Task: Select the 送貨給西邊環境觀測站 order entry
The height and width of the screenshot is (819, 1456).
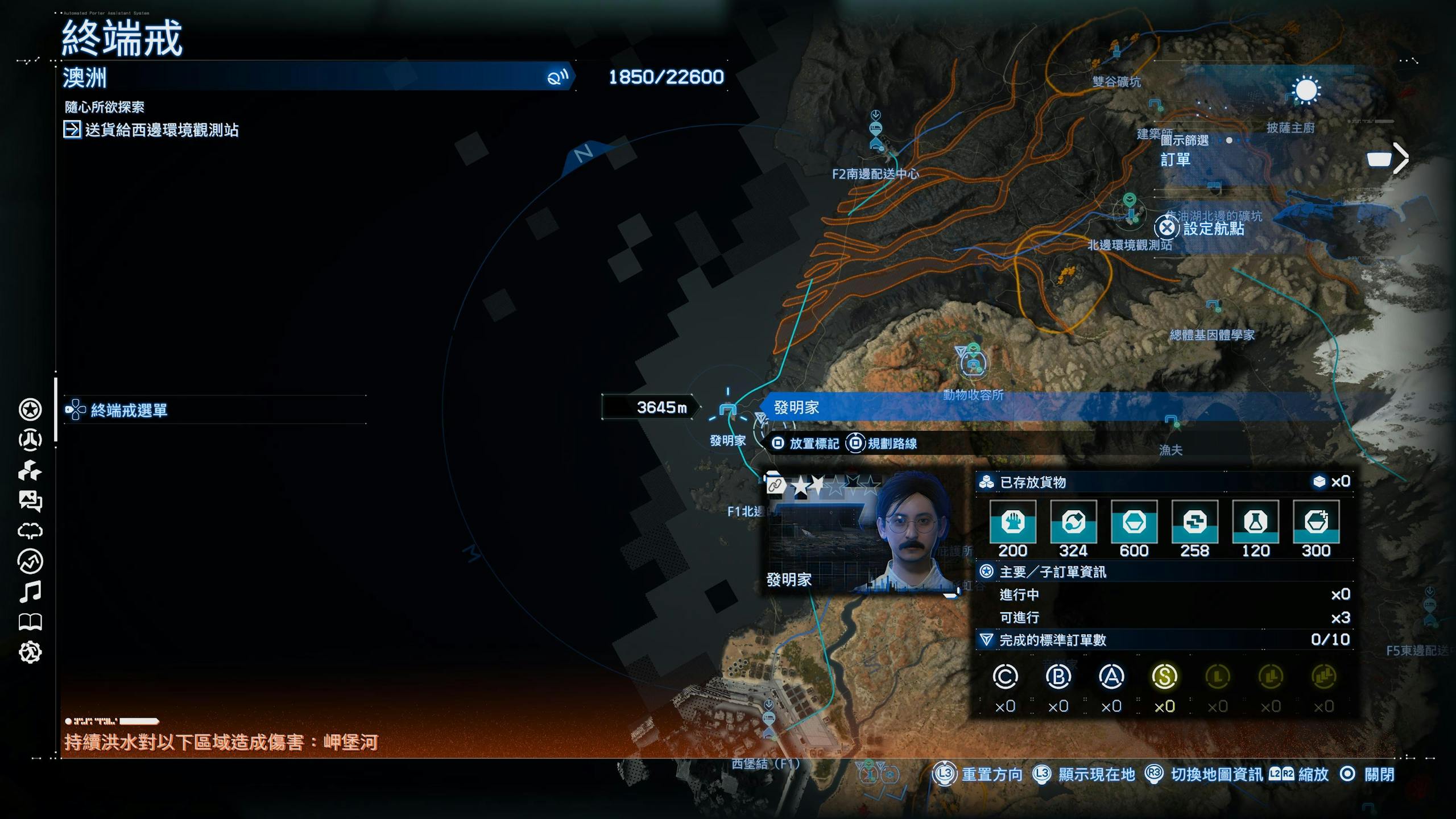Action: tap(162, 130)
